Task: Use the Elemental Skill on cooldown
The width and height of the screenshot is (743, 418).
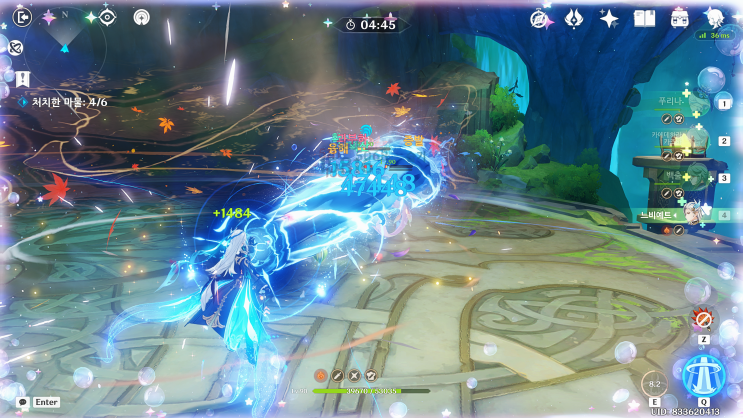Action: point(655,384)
